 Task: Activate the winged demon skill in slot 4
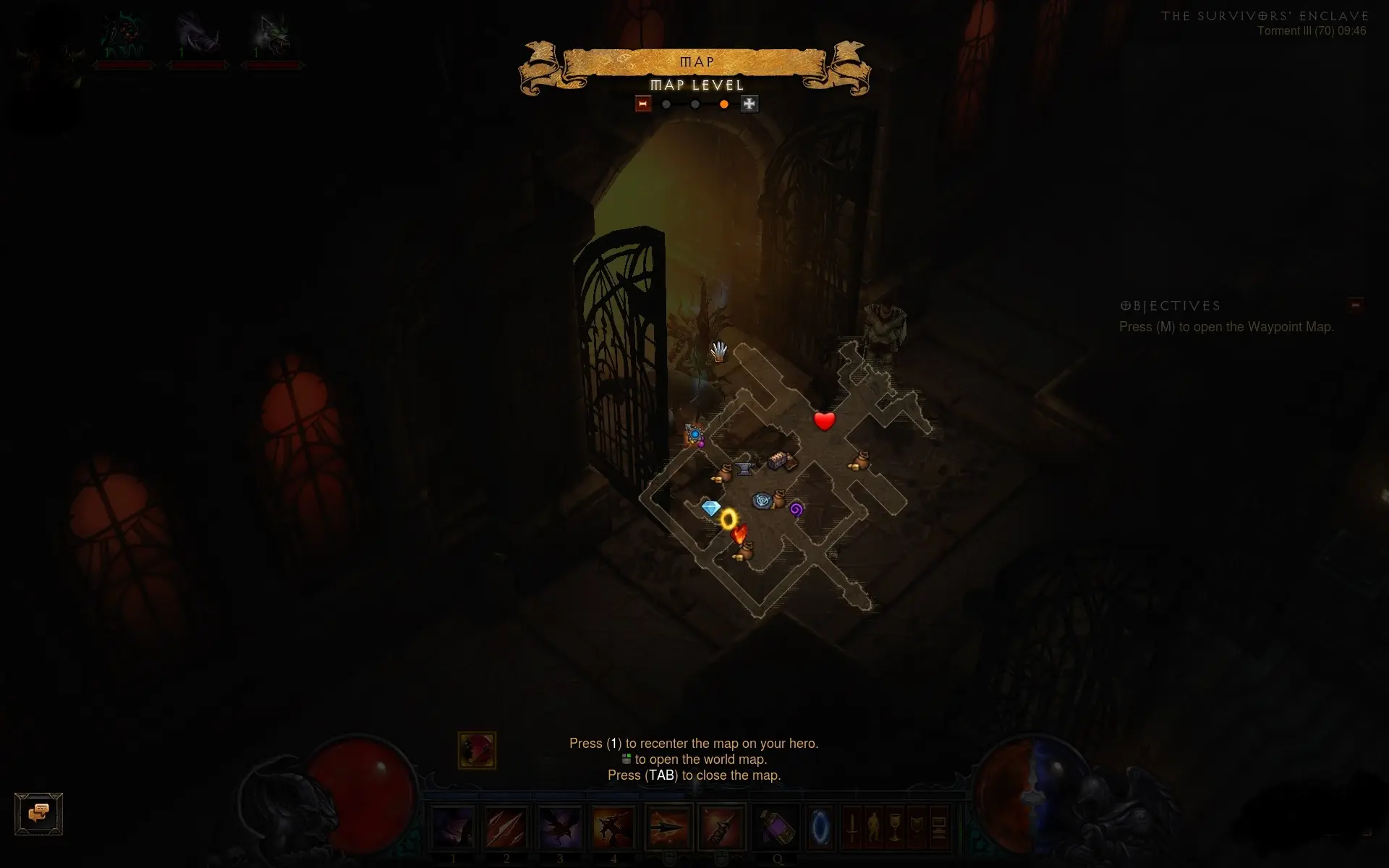click(613, 827)
